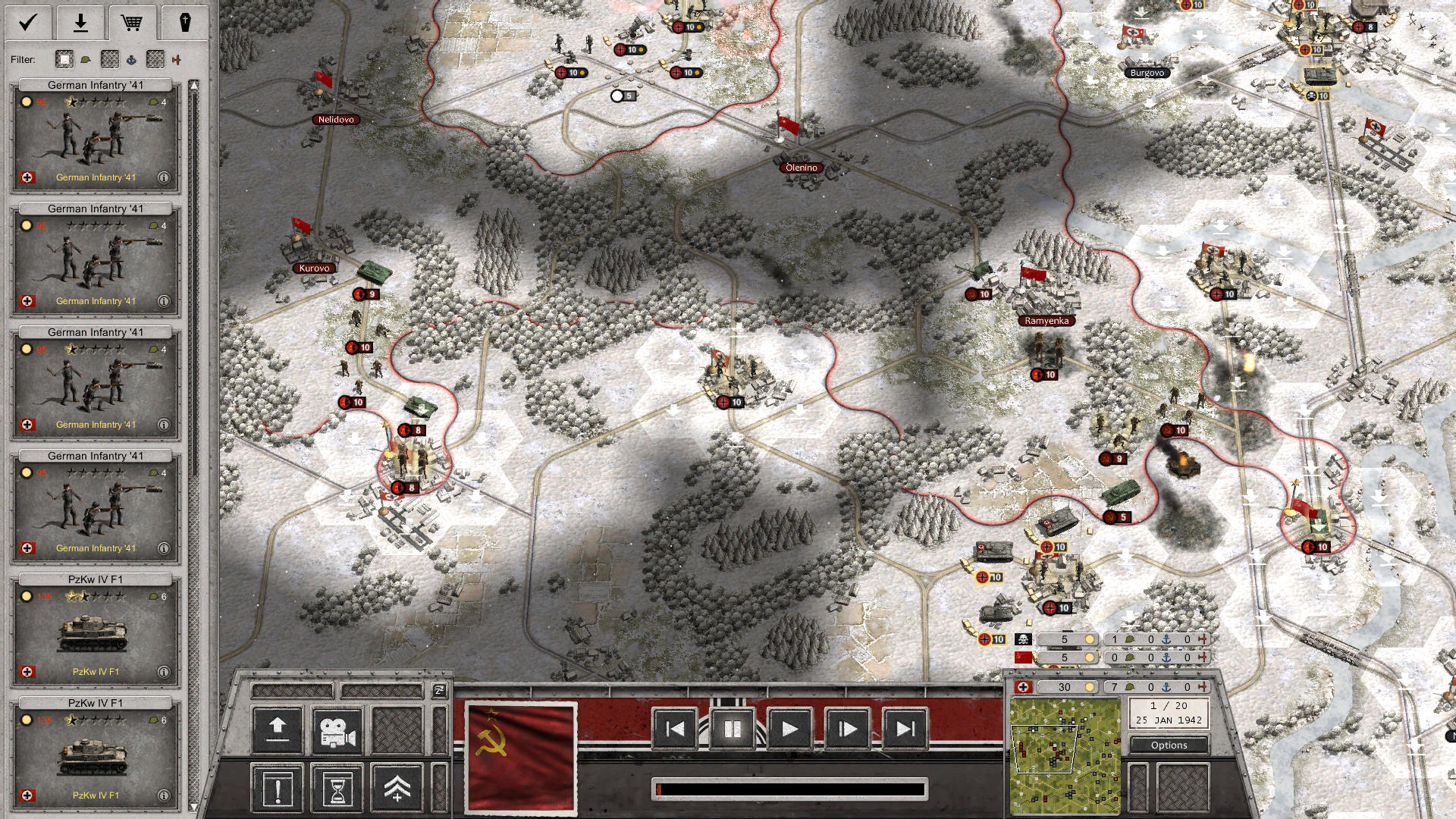The height and width of the screenshot is (819, 1456).
Task: Open info for German Infantry '41 unit
Action: [x=165, y=175]
